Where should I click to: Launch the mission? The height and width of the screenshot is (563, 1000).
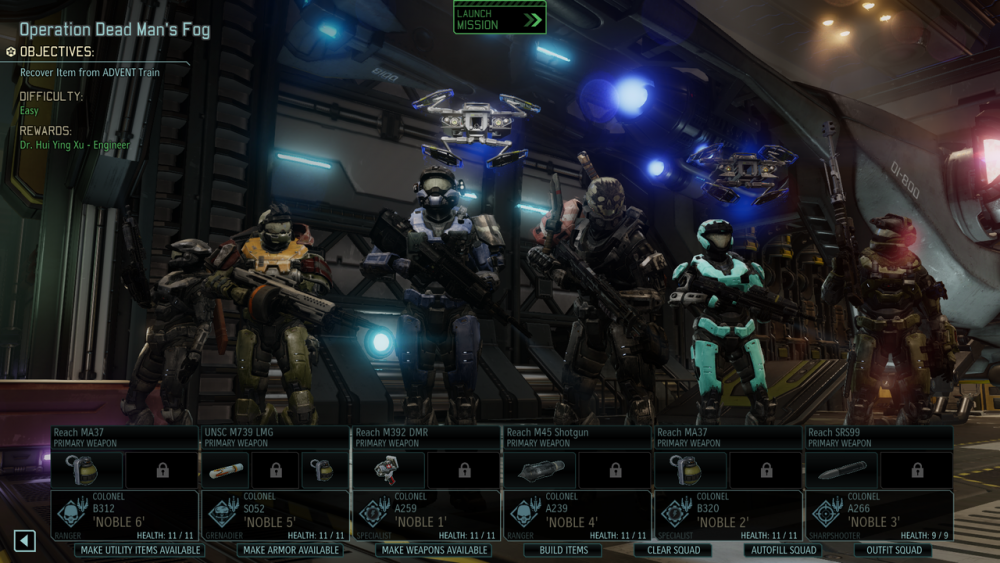click(499, 18)
